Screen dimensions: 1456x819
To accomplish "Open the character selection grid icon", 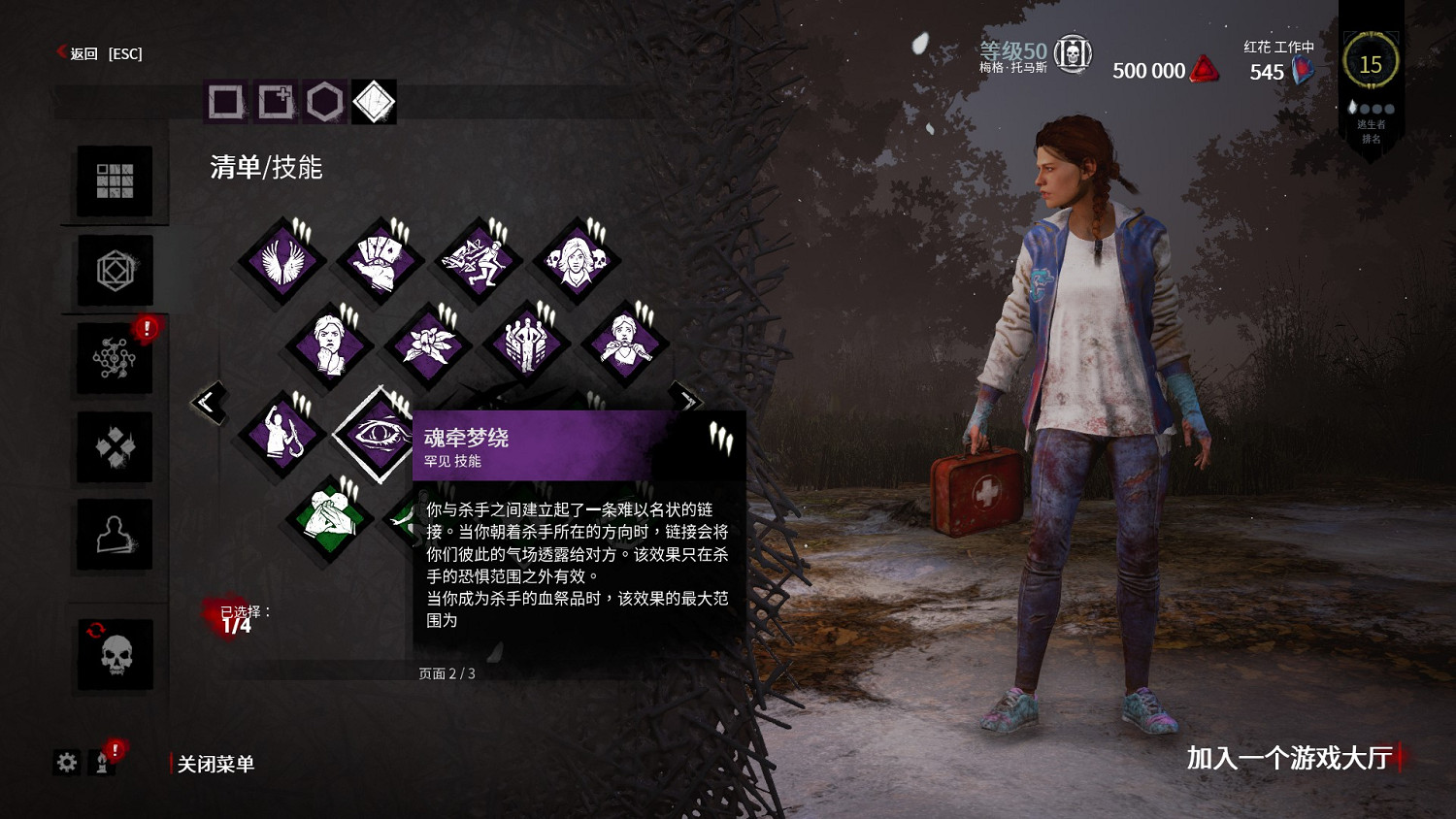I will coord(114,182).
